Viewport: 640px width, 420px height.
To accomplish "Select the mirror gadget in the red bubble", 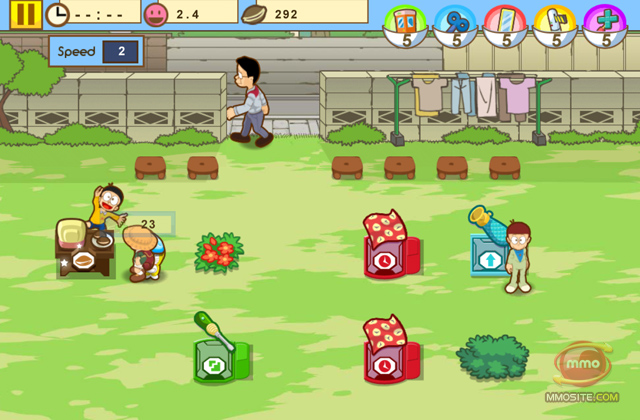I will click(507, 23).
